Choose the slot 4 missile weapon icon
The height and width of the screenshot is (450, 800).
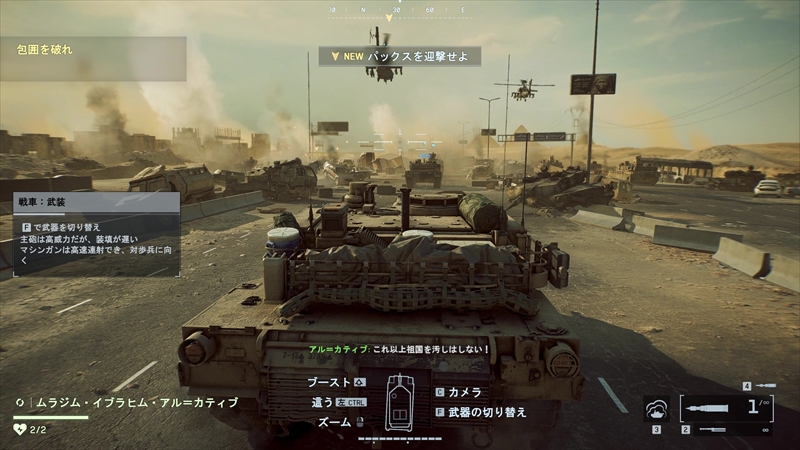tap(764, 385)
